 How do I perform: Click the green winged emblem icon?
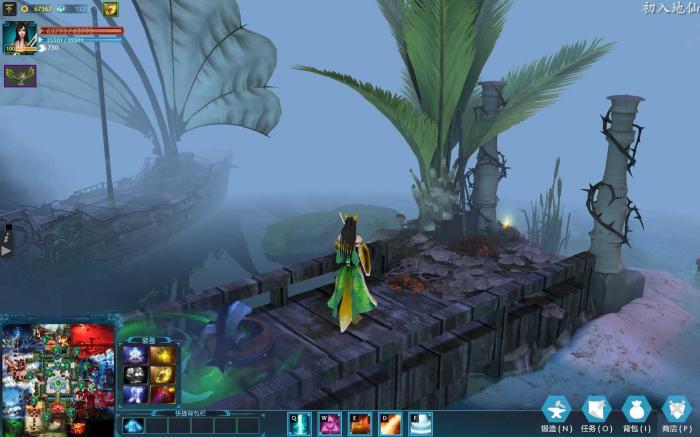(20, 75)
